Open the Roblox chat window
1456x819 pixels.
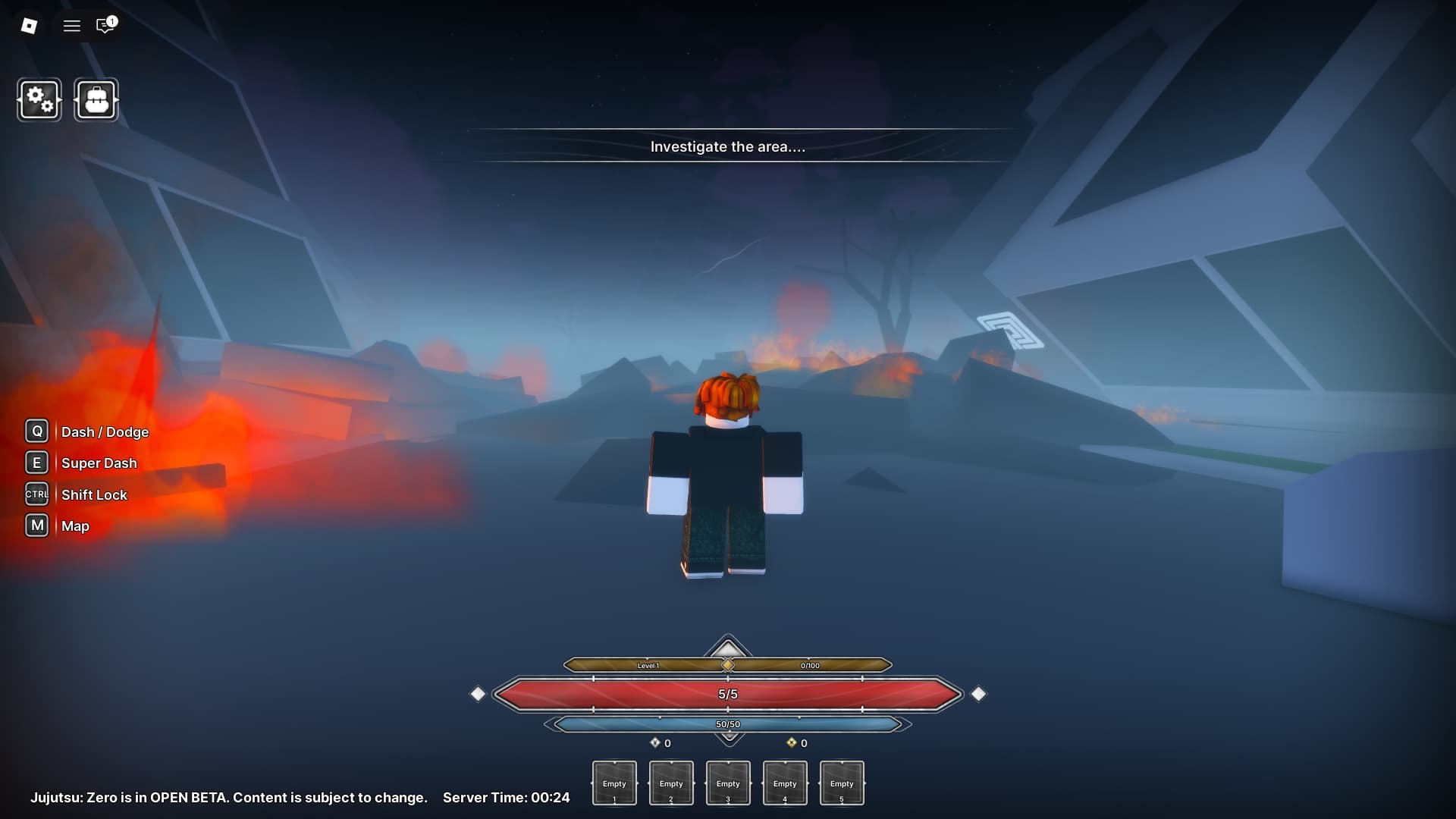105,26
